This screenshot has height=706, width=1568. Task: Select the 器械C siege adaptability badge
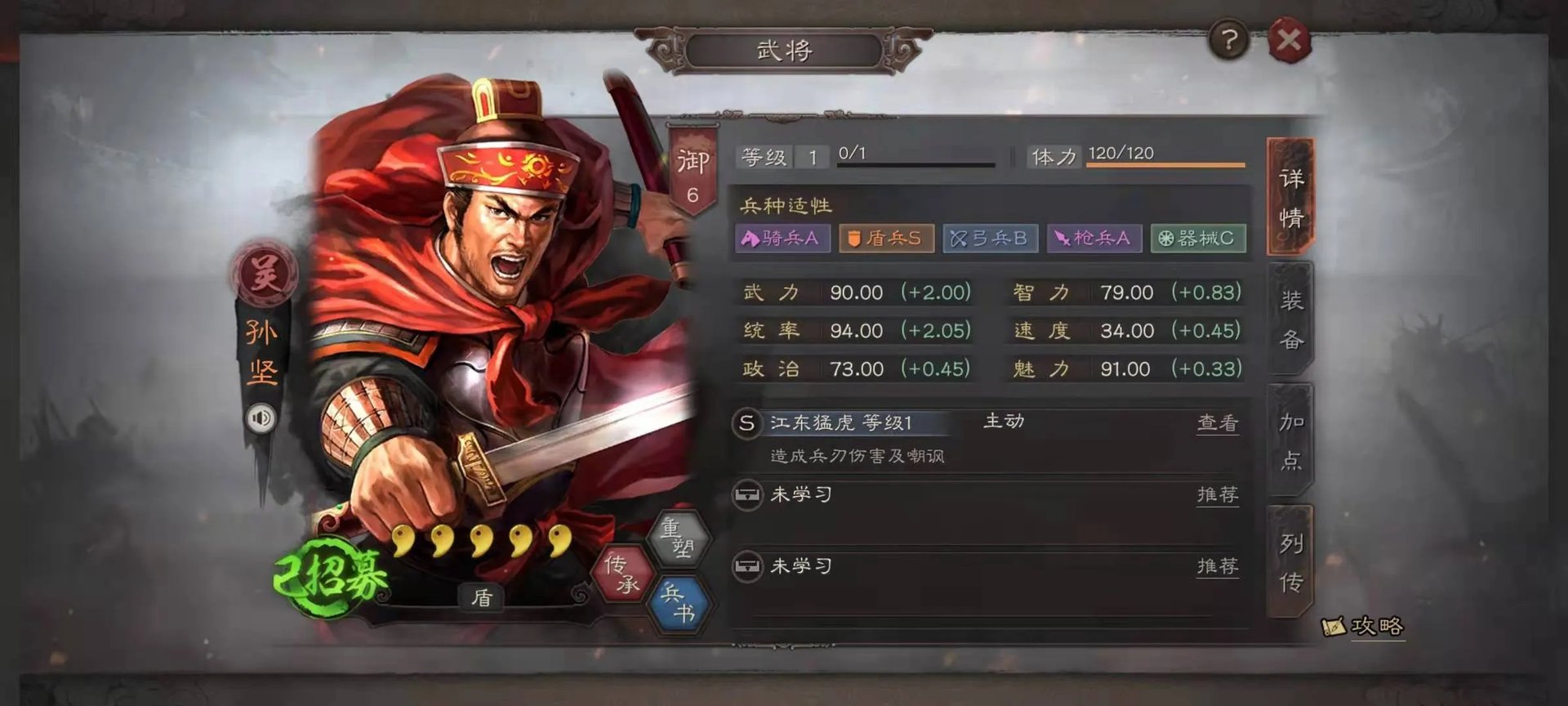point(1198,239)
